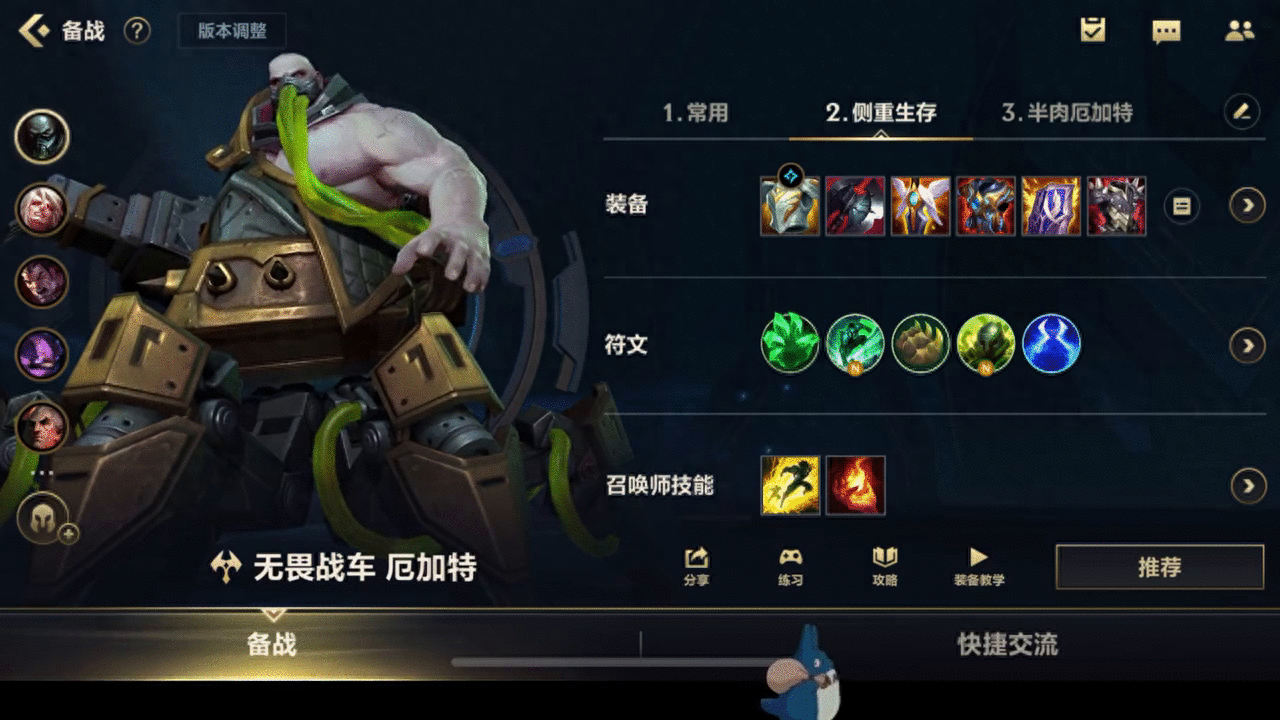The image size is (1280, 720).
Task: Expand the 装备 equipment row chevron
Action: pyautogui.click(x=1248, y=206)
